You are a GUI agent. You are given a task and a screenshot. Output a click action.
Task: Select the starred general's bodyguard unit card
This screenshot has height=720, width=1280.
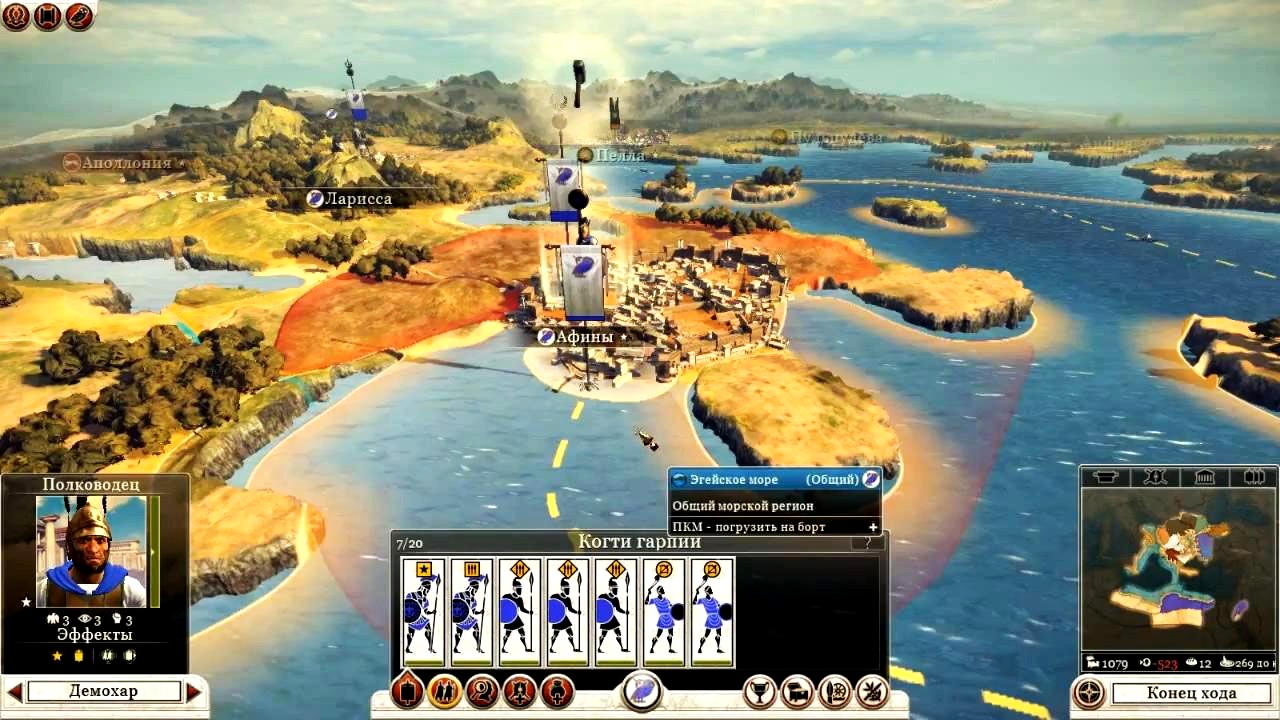tap(423, 612)
